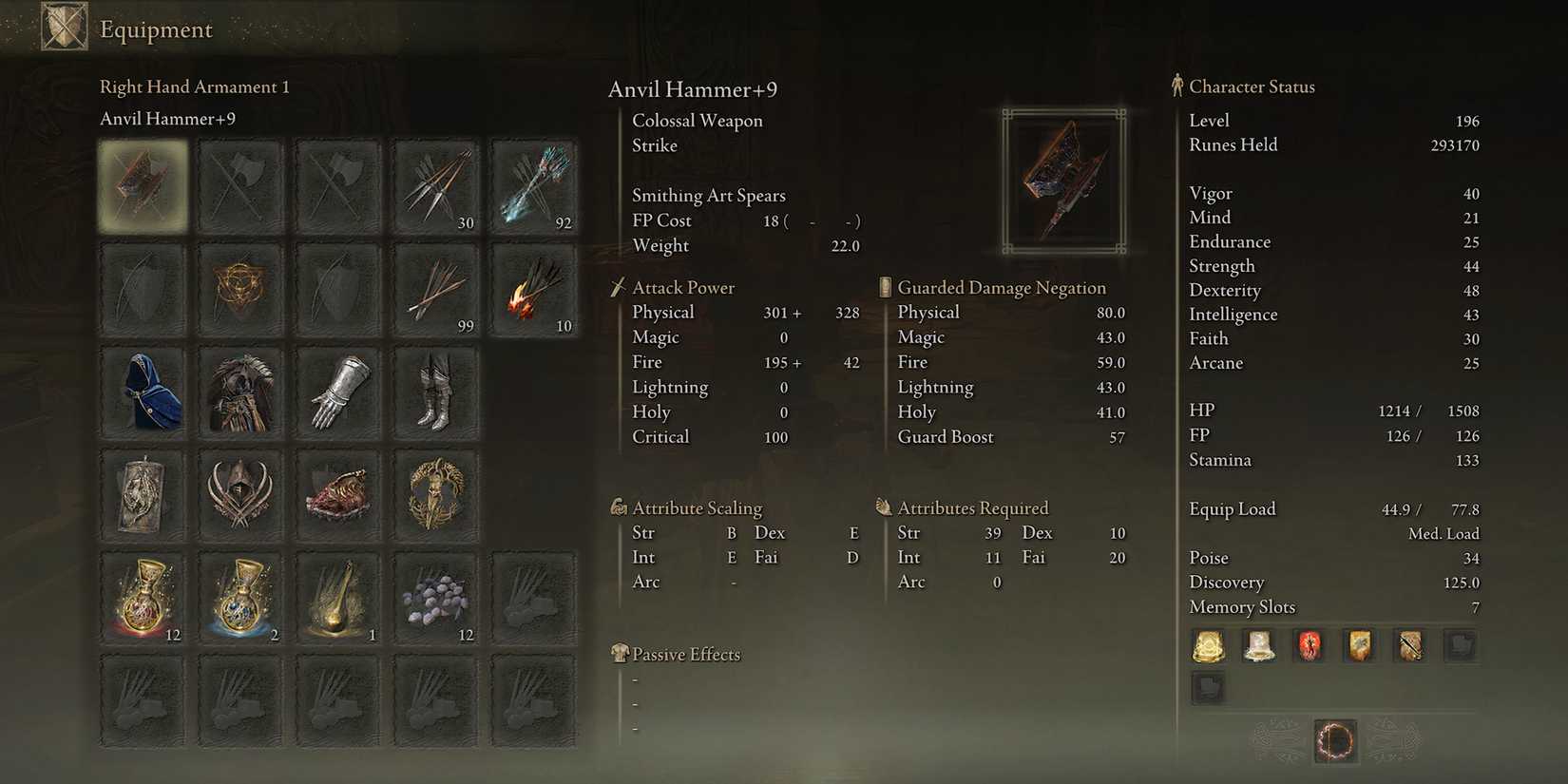The width and height of the screenshot is (1568, 784).
Task: Select the stack of 30 bolts
Action: [x=434, y=186]
